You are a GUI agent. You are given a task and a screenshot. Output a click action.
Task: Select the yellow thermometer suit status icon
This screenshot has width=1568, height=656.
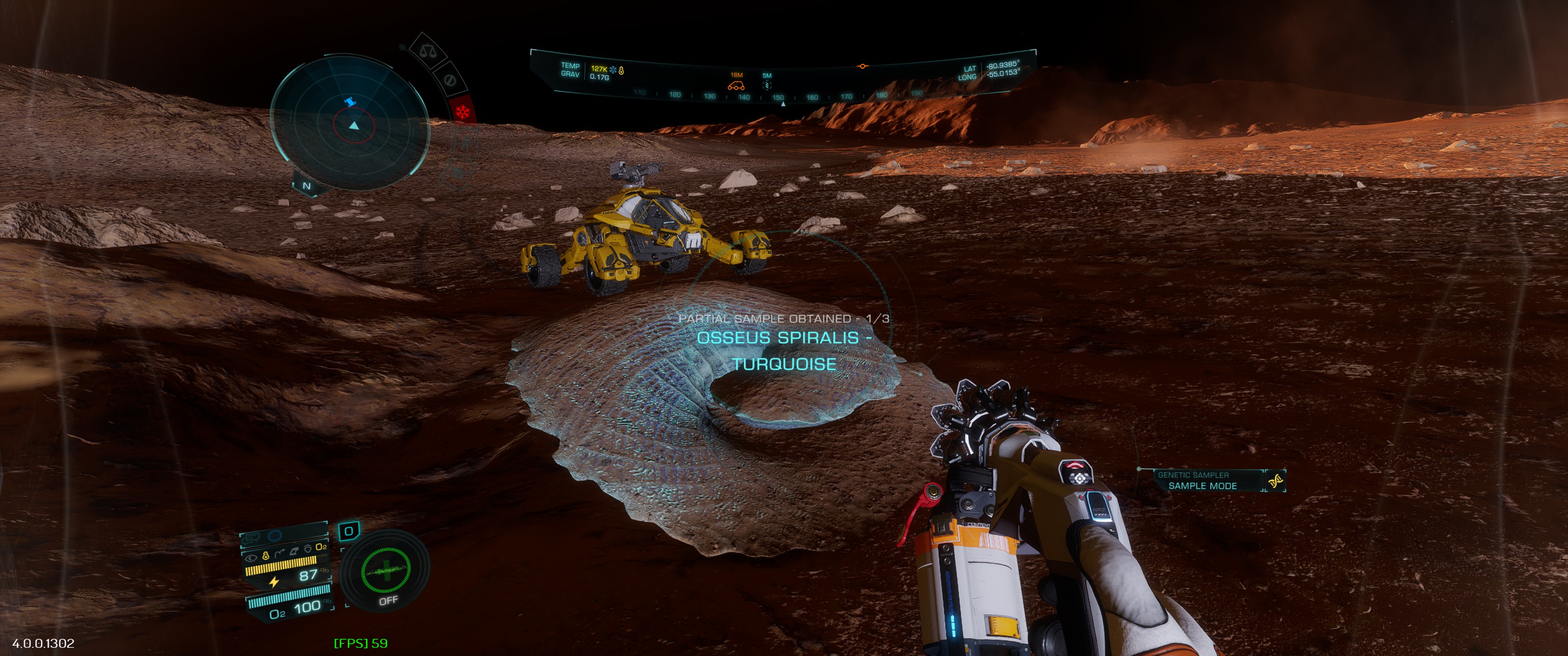click(265, 556)
